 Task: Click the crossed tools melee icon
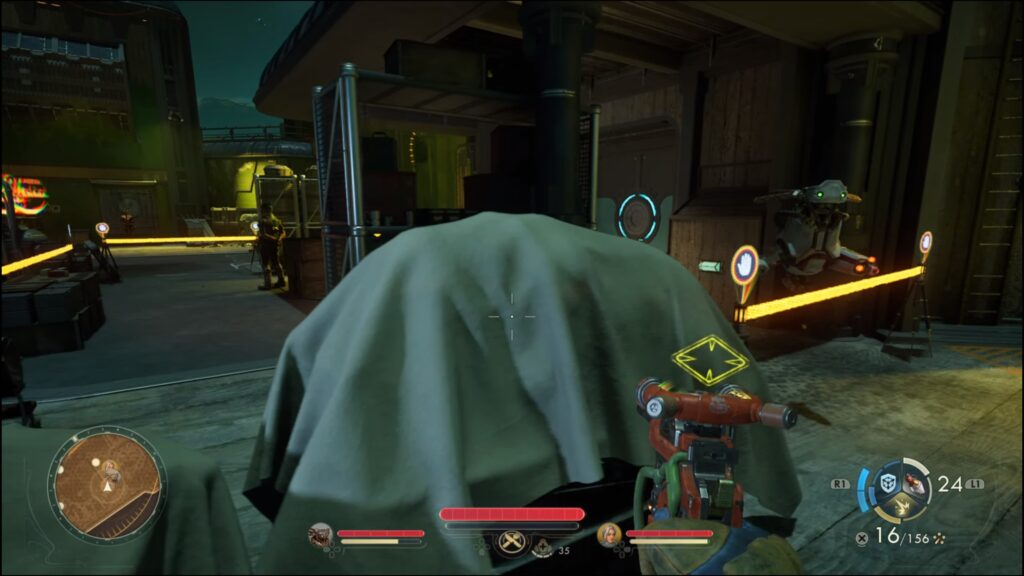coord(511,543)
